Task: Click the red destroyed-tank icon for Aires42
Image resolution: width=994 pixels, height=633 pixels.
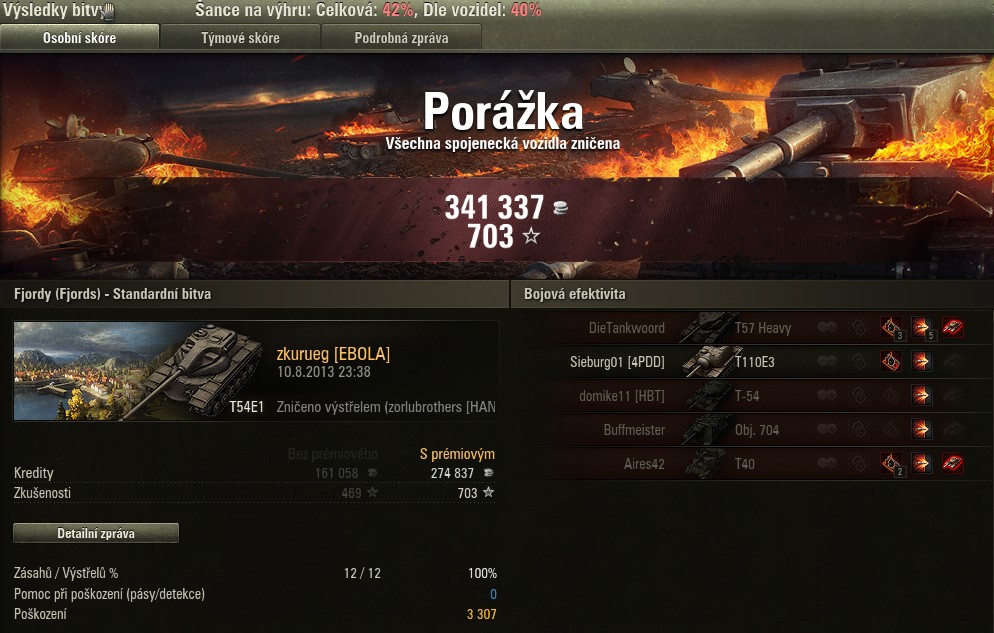Action: tap(953, 463)
